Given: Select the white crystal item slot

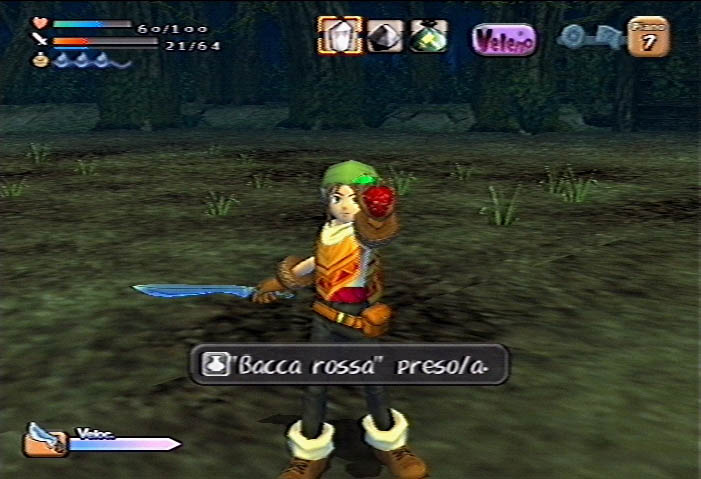Looking at the screenshot, I should (x=340, y=37).
